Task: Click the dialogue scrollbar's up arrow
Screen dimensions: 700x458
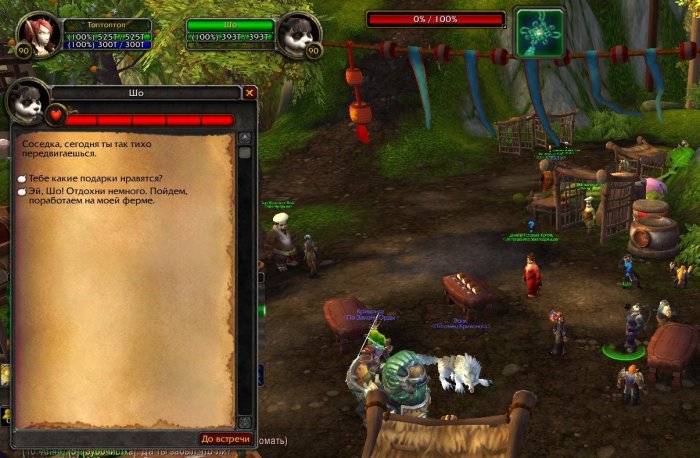Action: (244, 137)
